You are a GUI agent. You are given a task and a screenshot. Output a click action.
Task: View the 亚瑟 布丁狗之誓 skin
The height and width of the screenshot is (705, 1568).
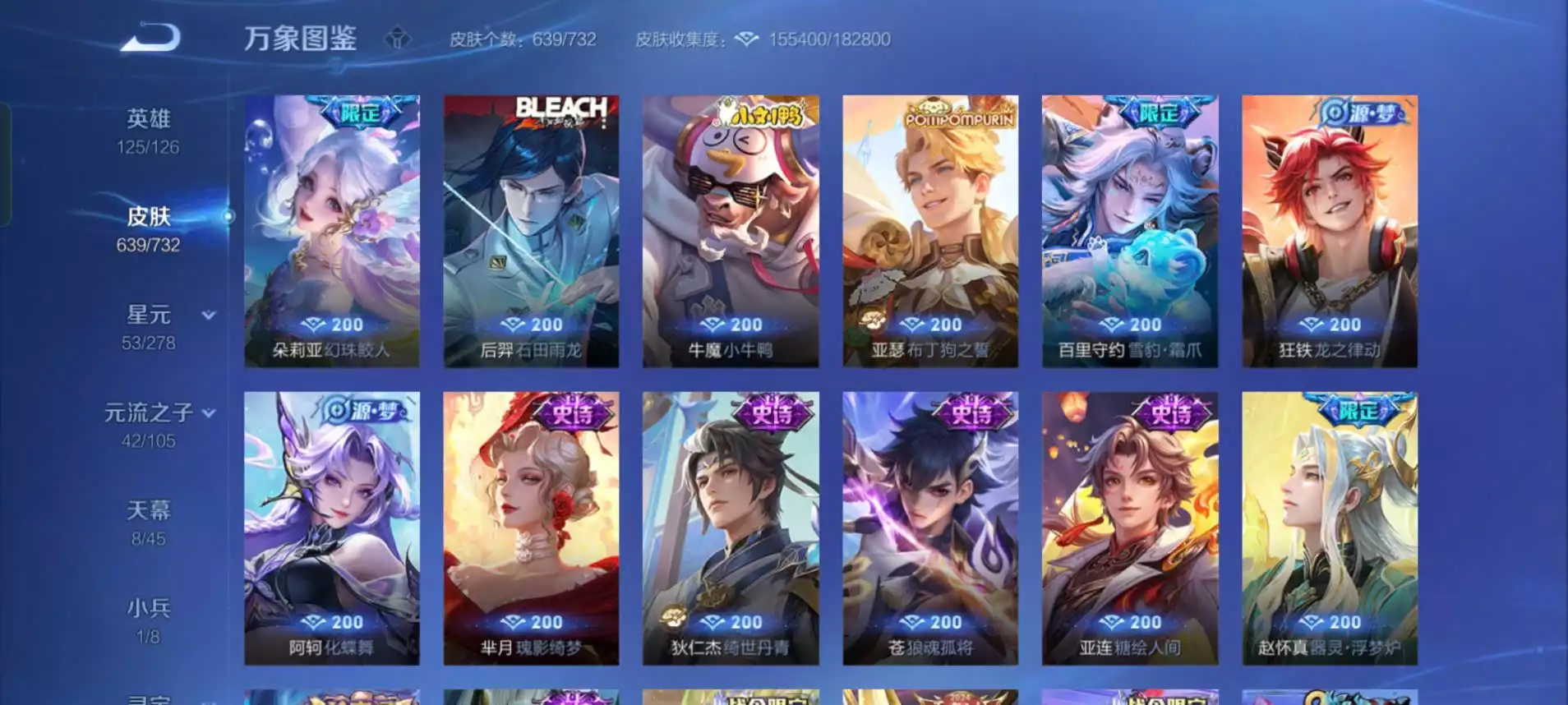click(930, 231)
